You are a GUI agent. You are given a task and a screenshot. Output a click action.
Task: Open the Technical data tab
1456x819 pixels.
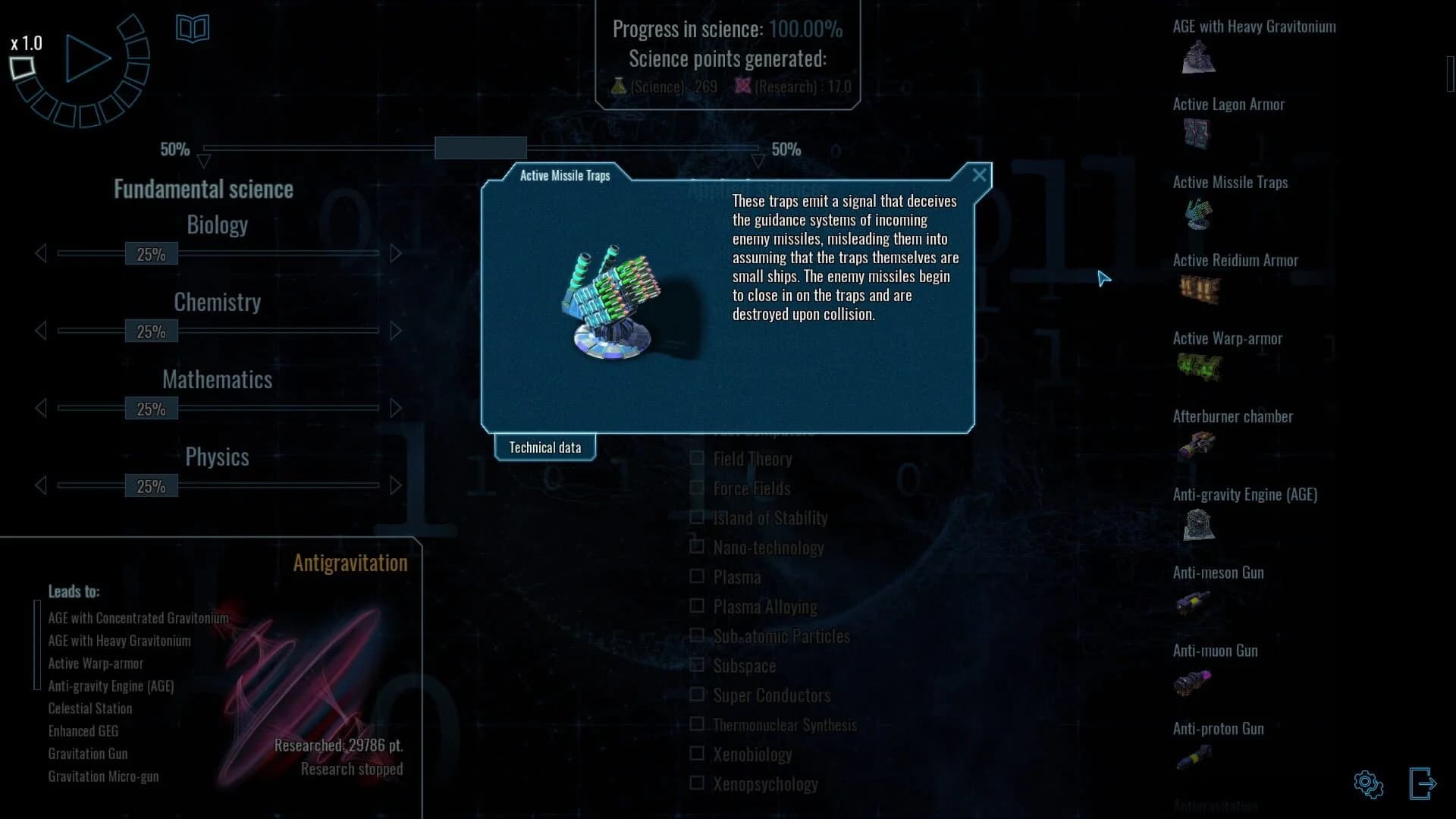[544, 447]
